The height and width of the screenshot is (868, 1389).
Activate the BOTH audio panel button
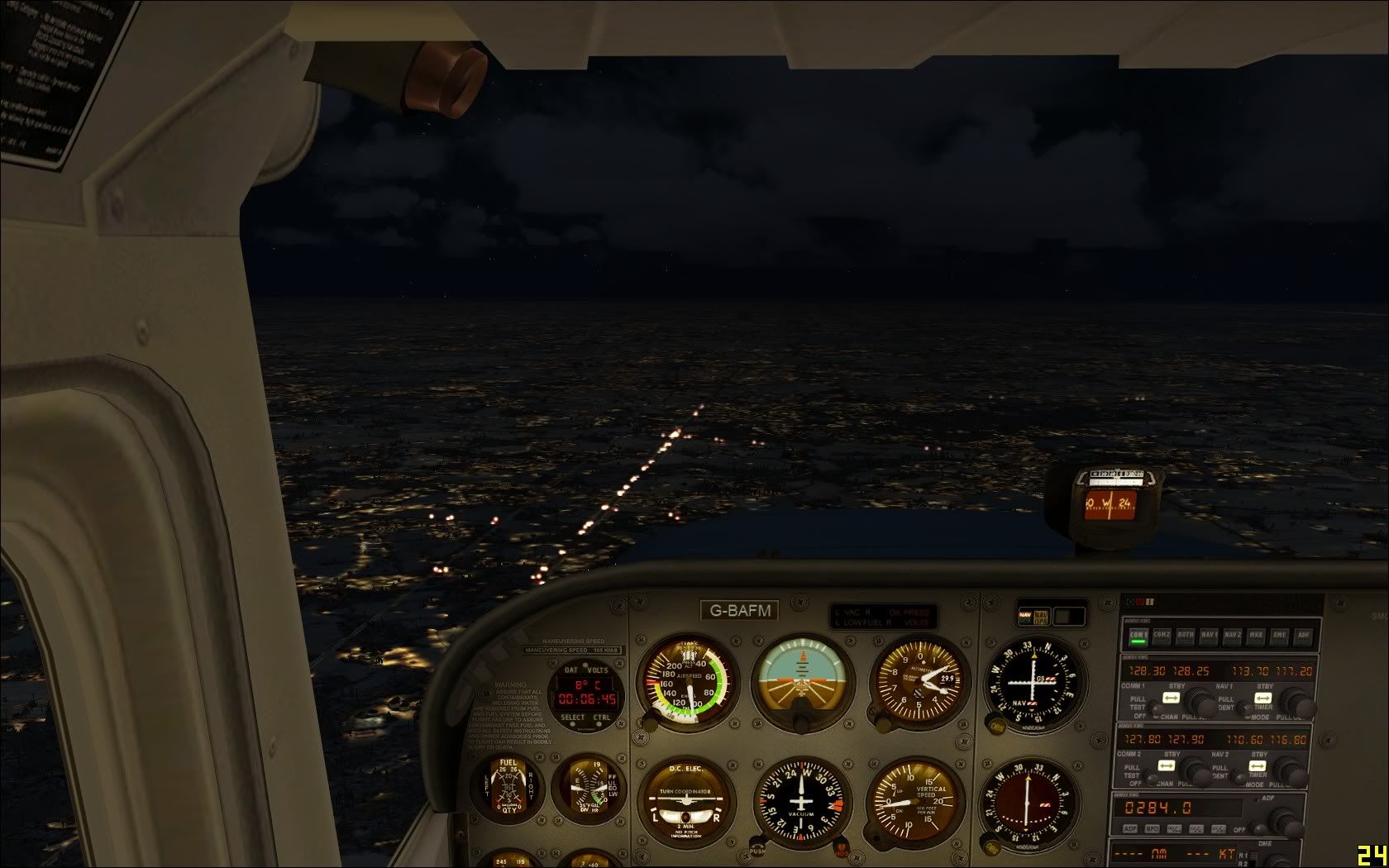coord(1185,636)
